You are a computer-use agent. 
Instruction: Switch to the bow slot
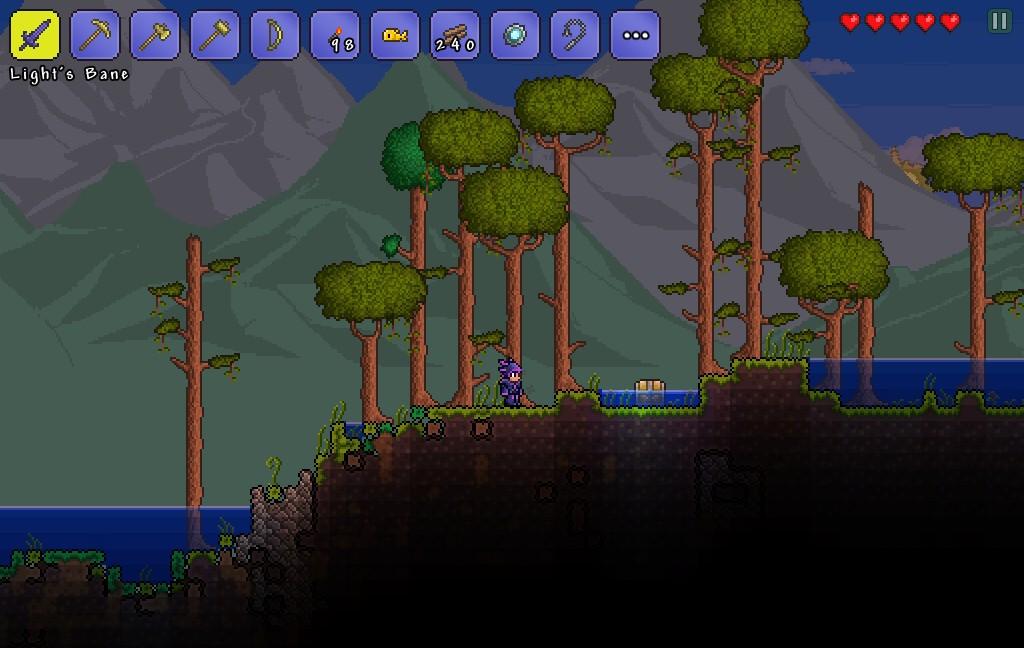[x=275, y=35]
